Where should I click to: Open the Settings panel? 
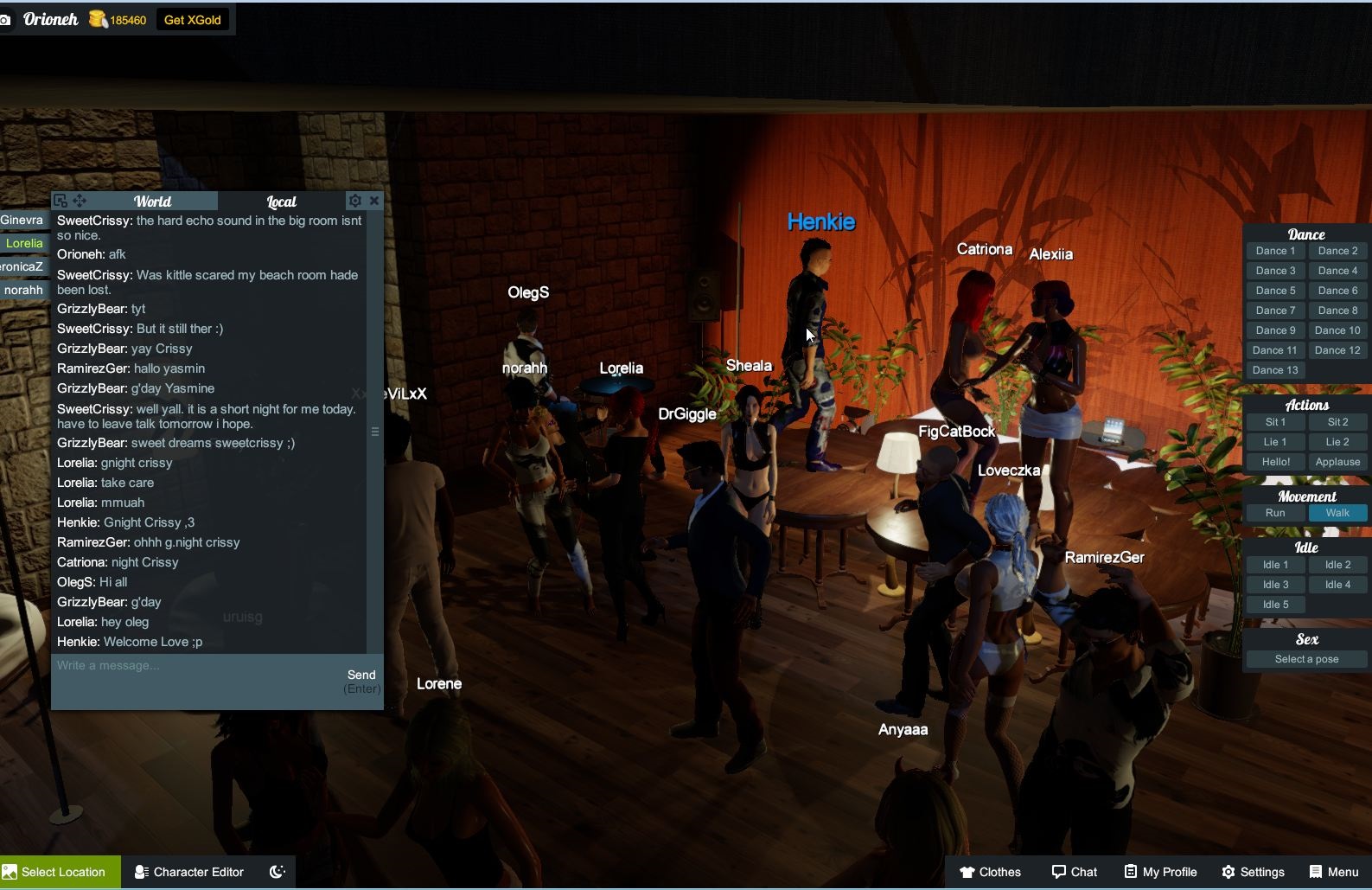pos(1253,872)
